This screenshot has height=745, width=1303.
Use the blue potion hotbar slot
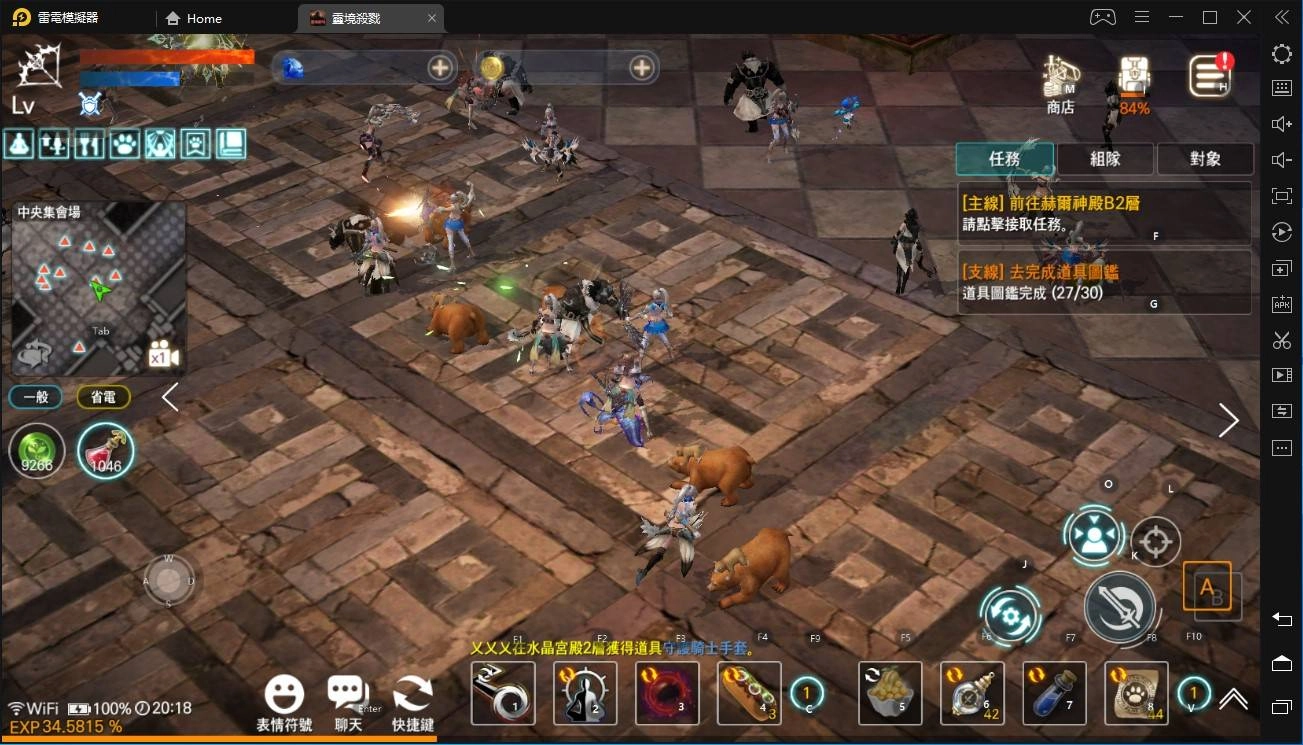coord(1054,692)
